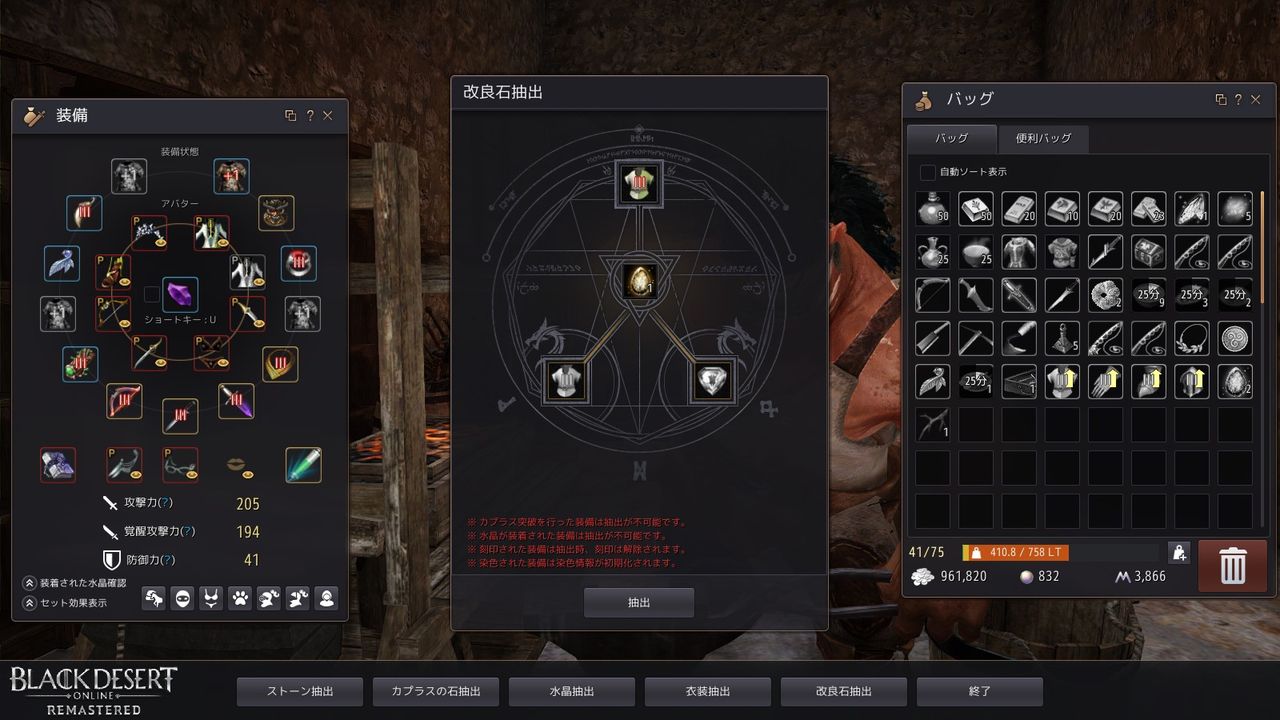This screenshot has height=720, width=1280.
Task: Click the purple crystal at the equipment window center
Action: [180, 294]
